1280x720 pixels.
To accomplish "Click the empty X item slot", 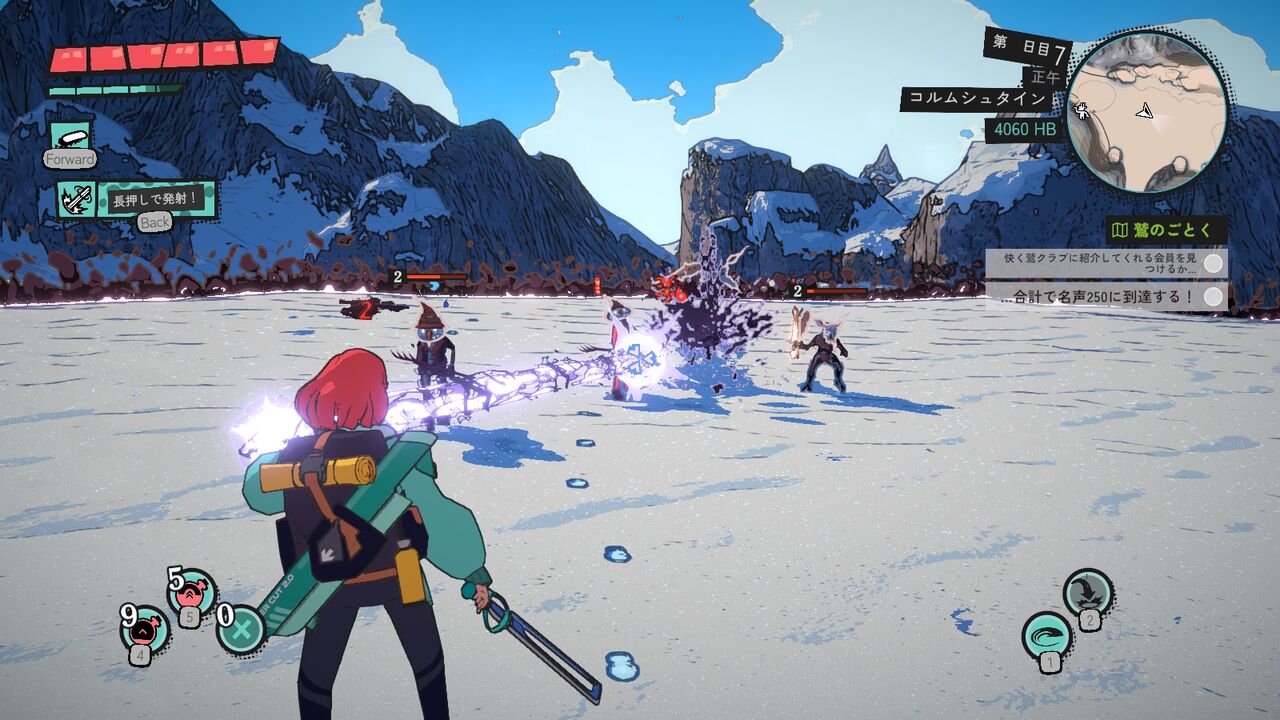I will click(x=241, y=630).
